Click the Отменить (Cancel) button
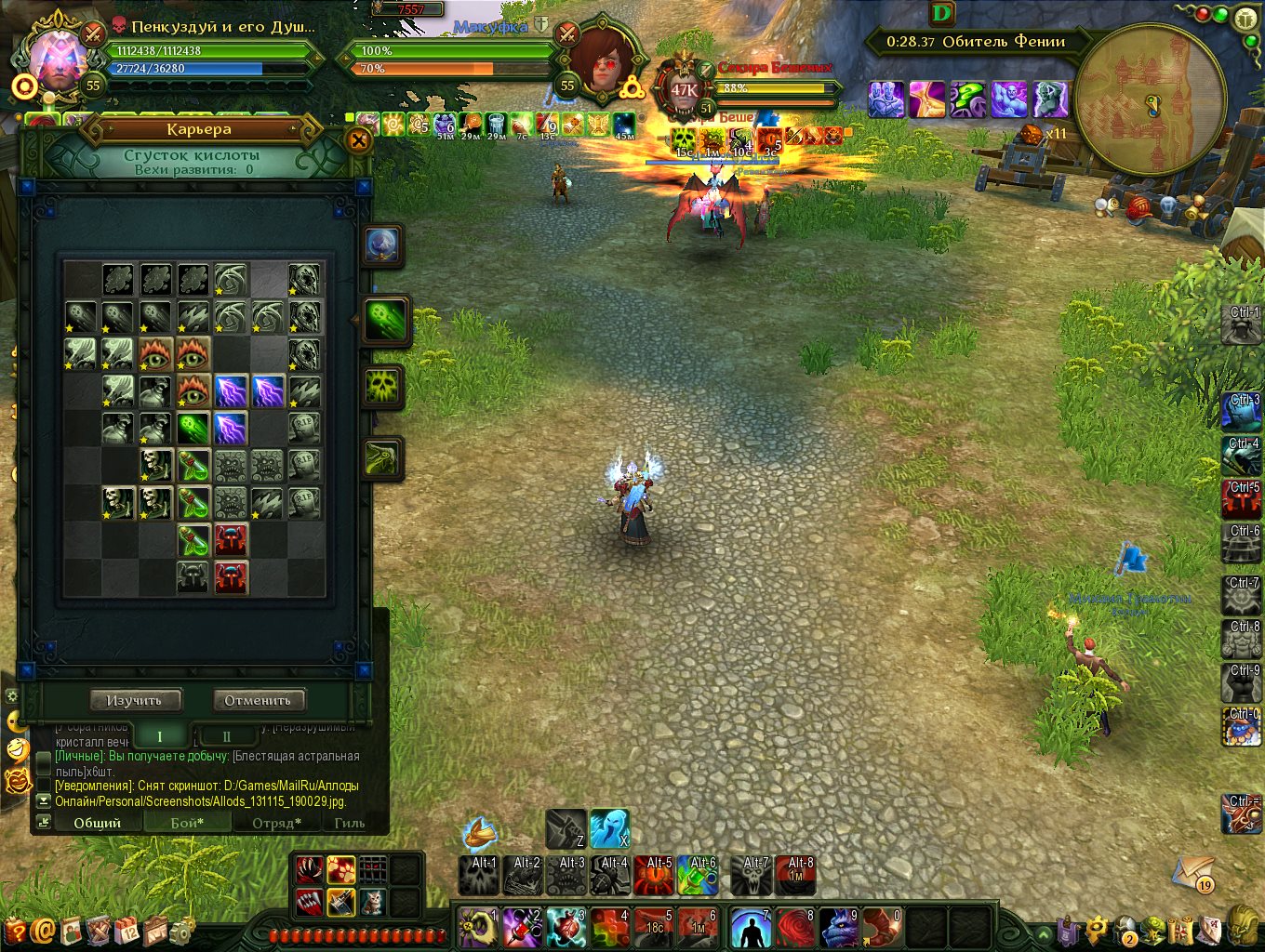 coord(258,700)
